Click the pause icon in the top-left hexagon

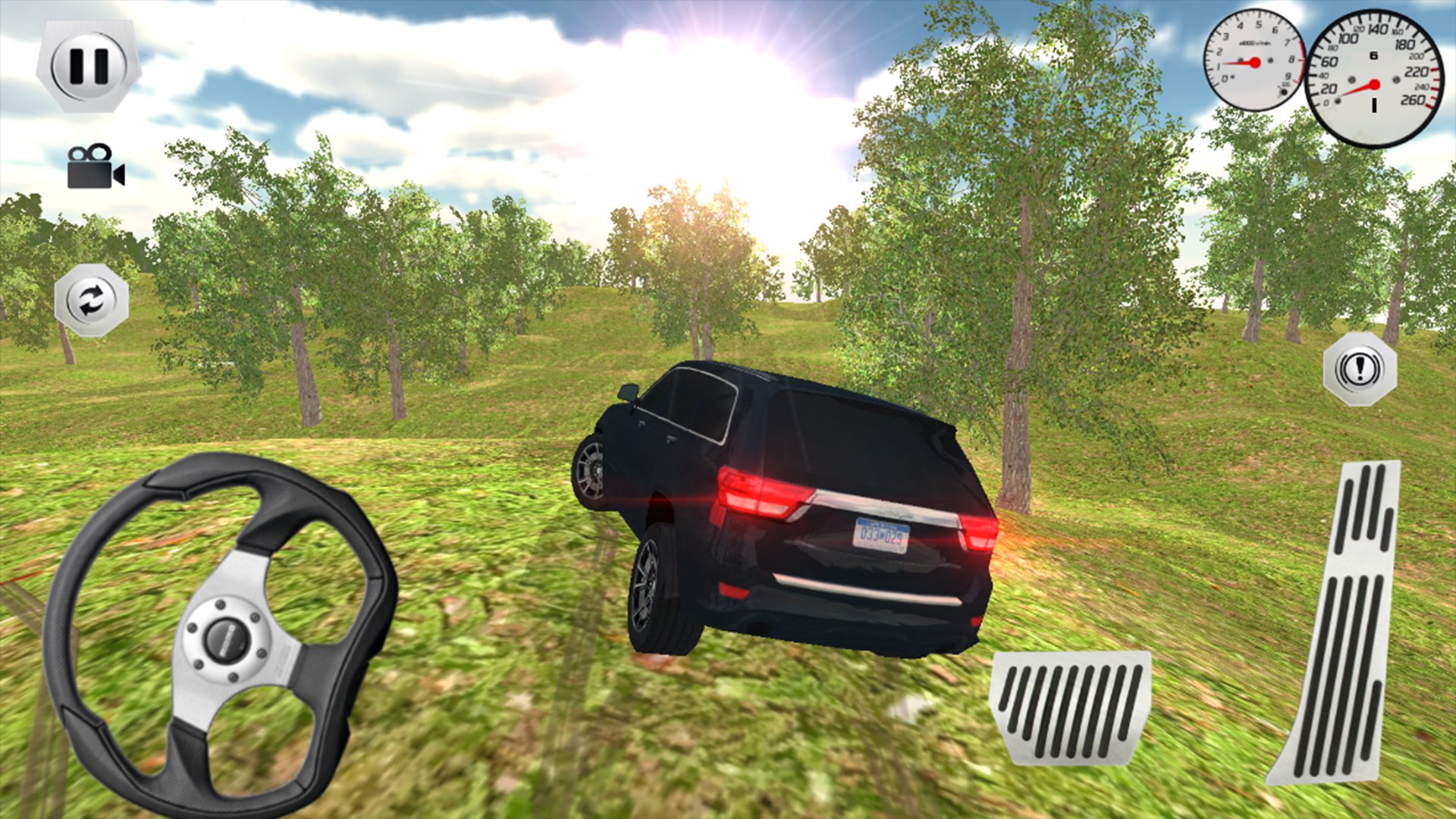(x=89, y=64)
